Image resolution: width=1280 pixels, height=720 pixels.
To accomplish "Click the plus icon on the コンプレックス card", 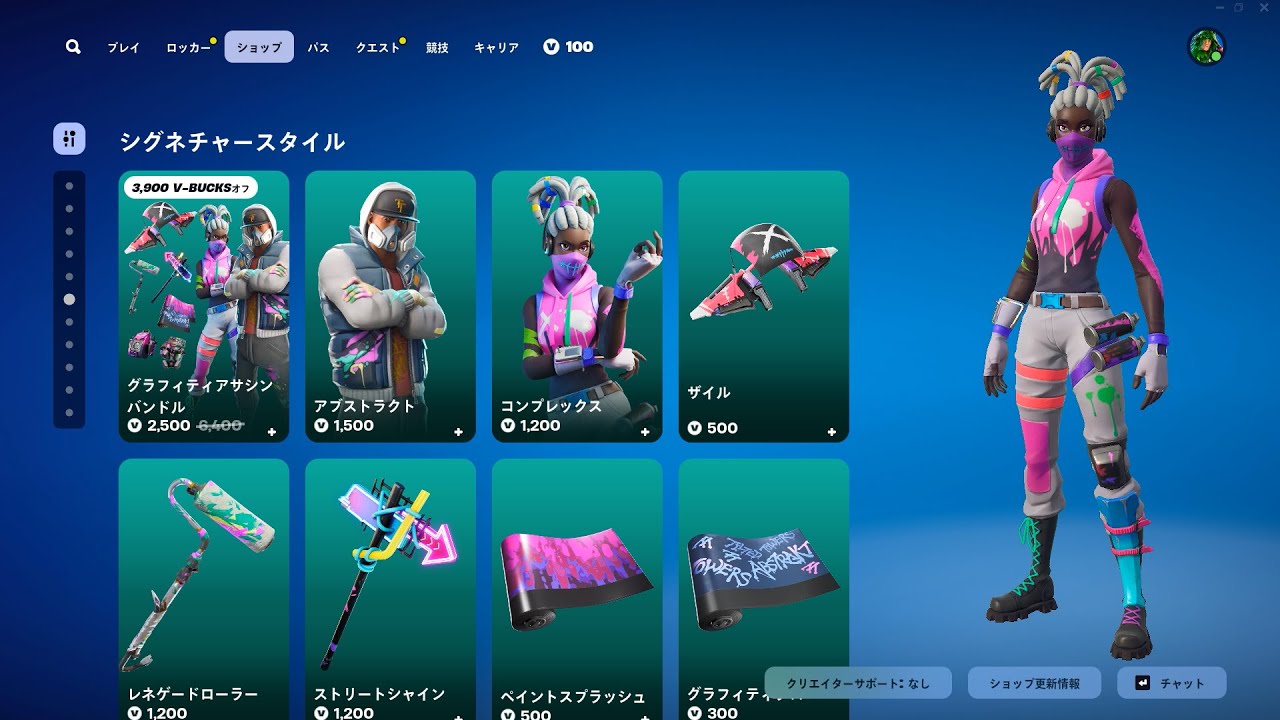I will tap(643, 432).
